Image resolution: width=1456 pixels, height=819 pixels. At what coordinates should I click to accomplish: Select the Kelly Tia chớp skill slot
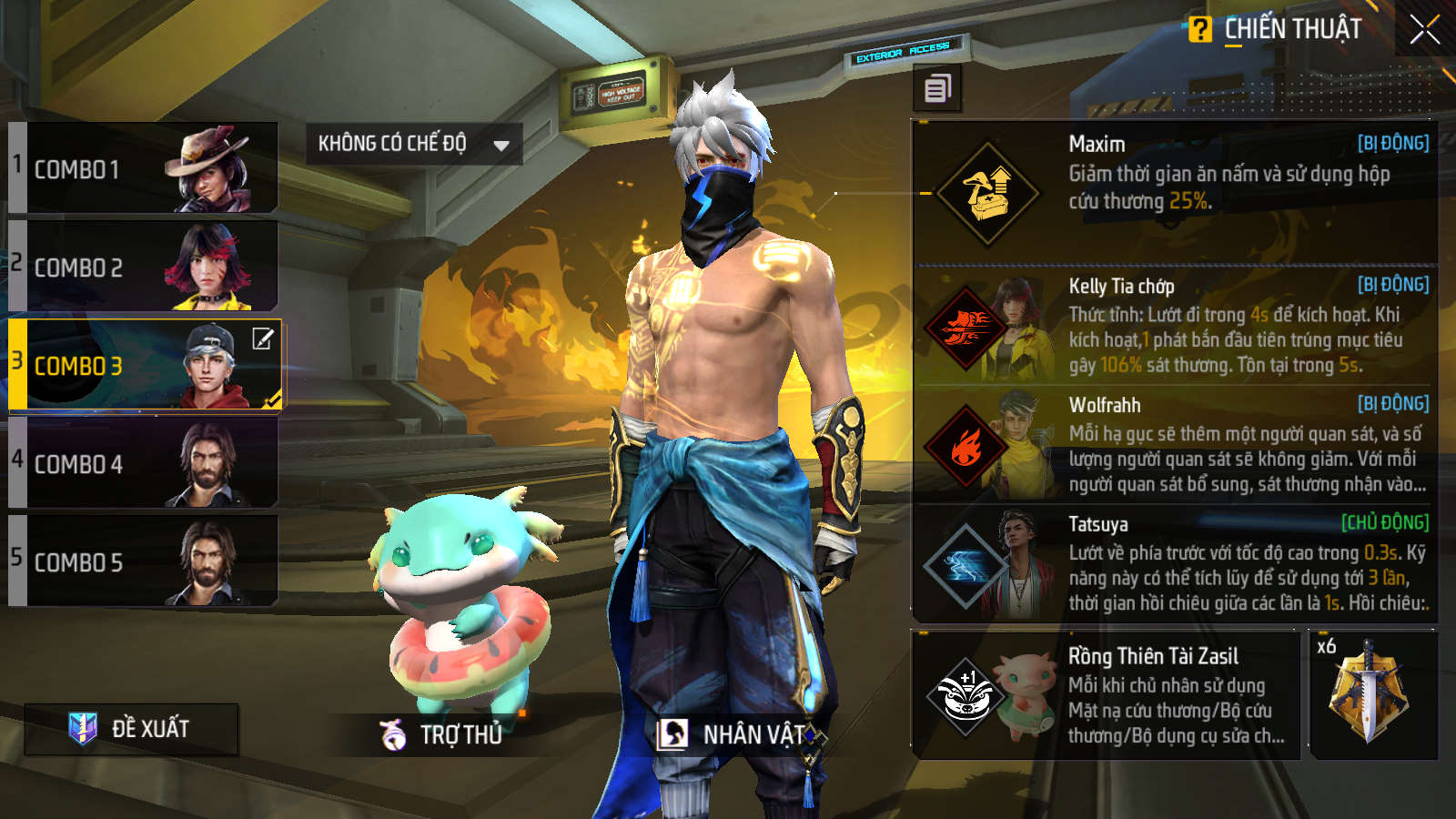coord(1174,326)
